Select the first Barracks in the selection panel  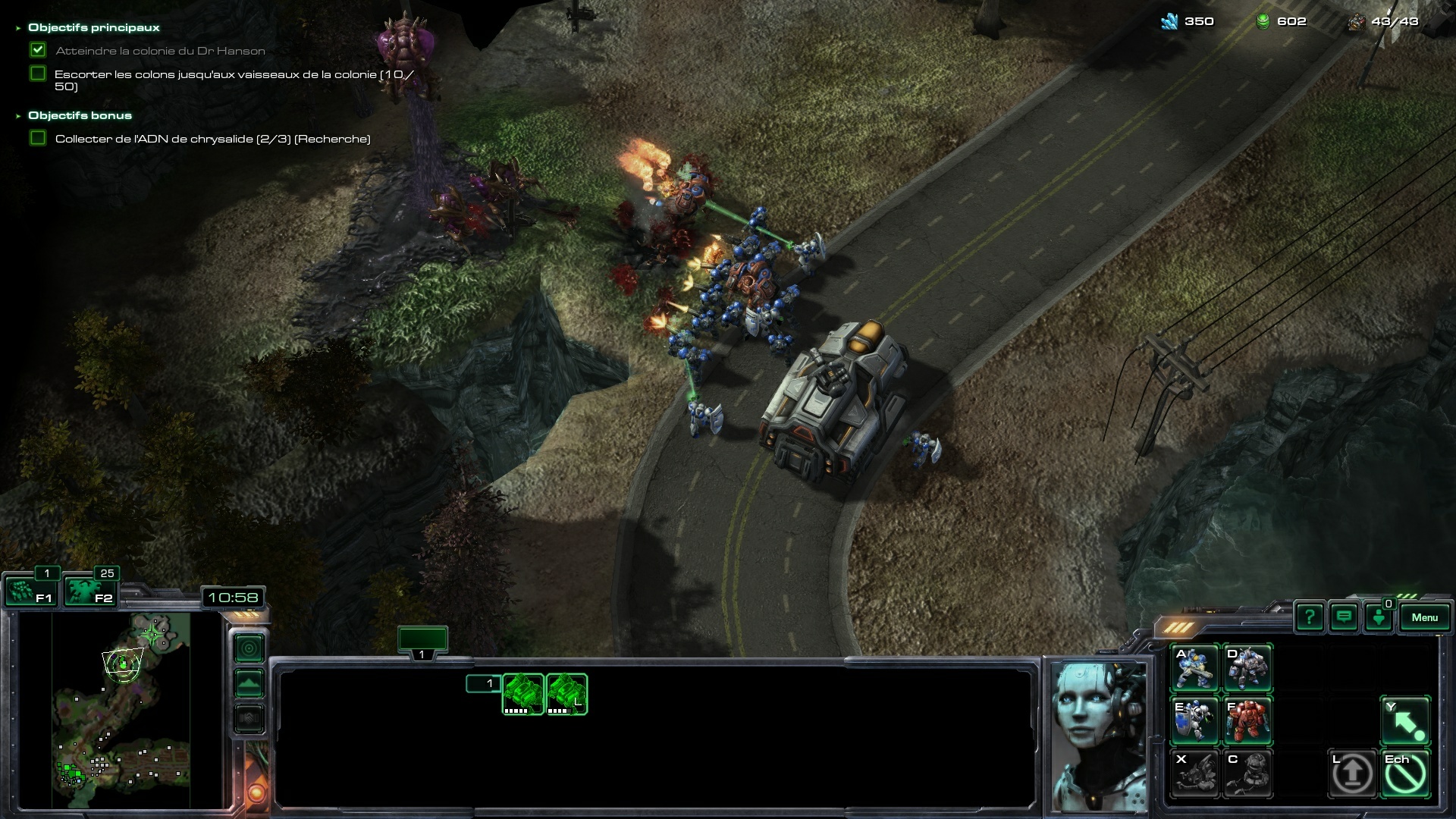click(x=523, y=694)
